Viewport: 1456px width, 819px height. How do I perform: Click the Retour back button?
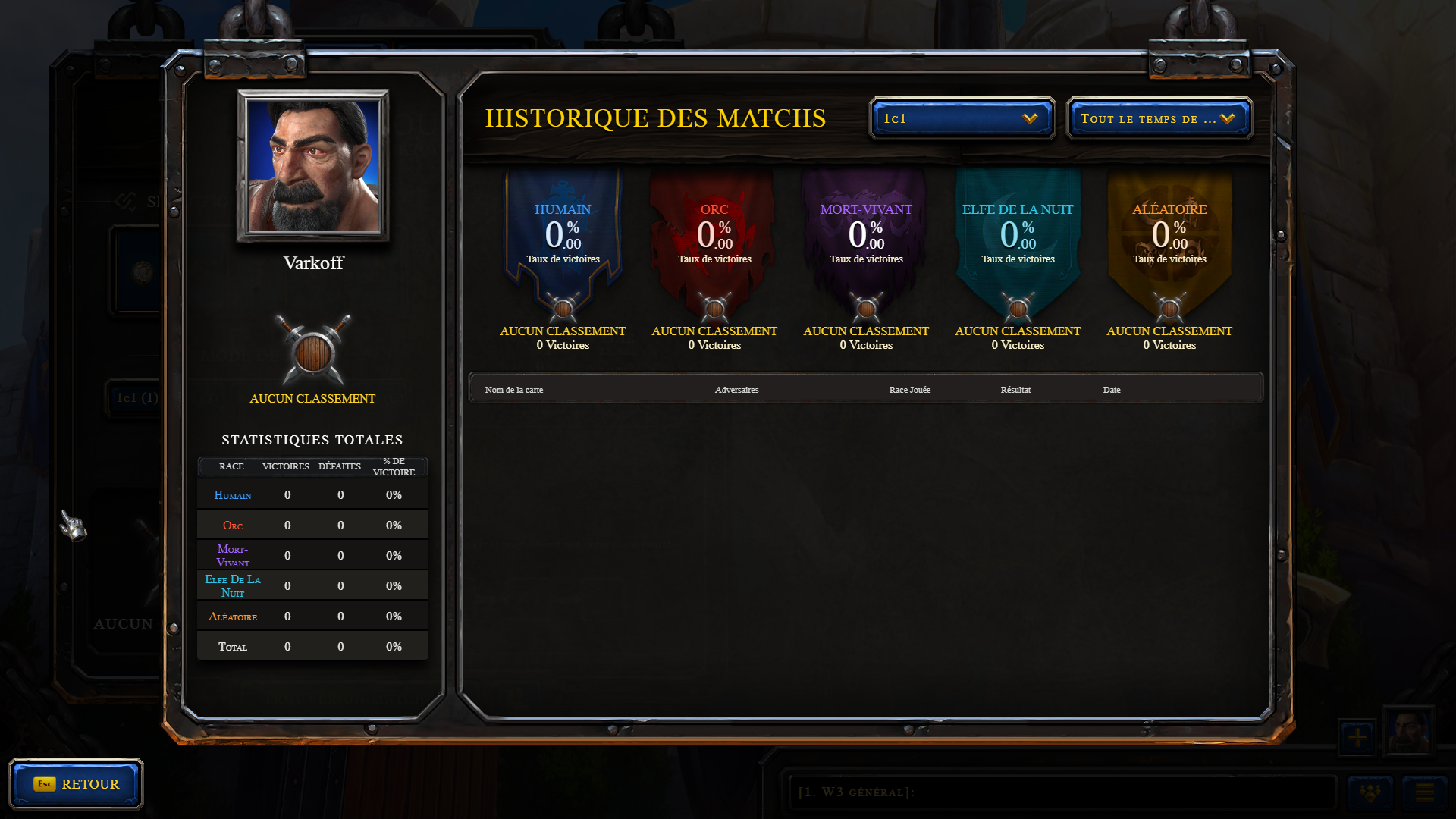coord(76,783)
